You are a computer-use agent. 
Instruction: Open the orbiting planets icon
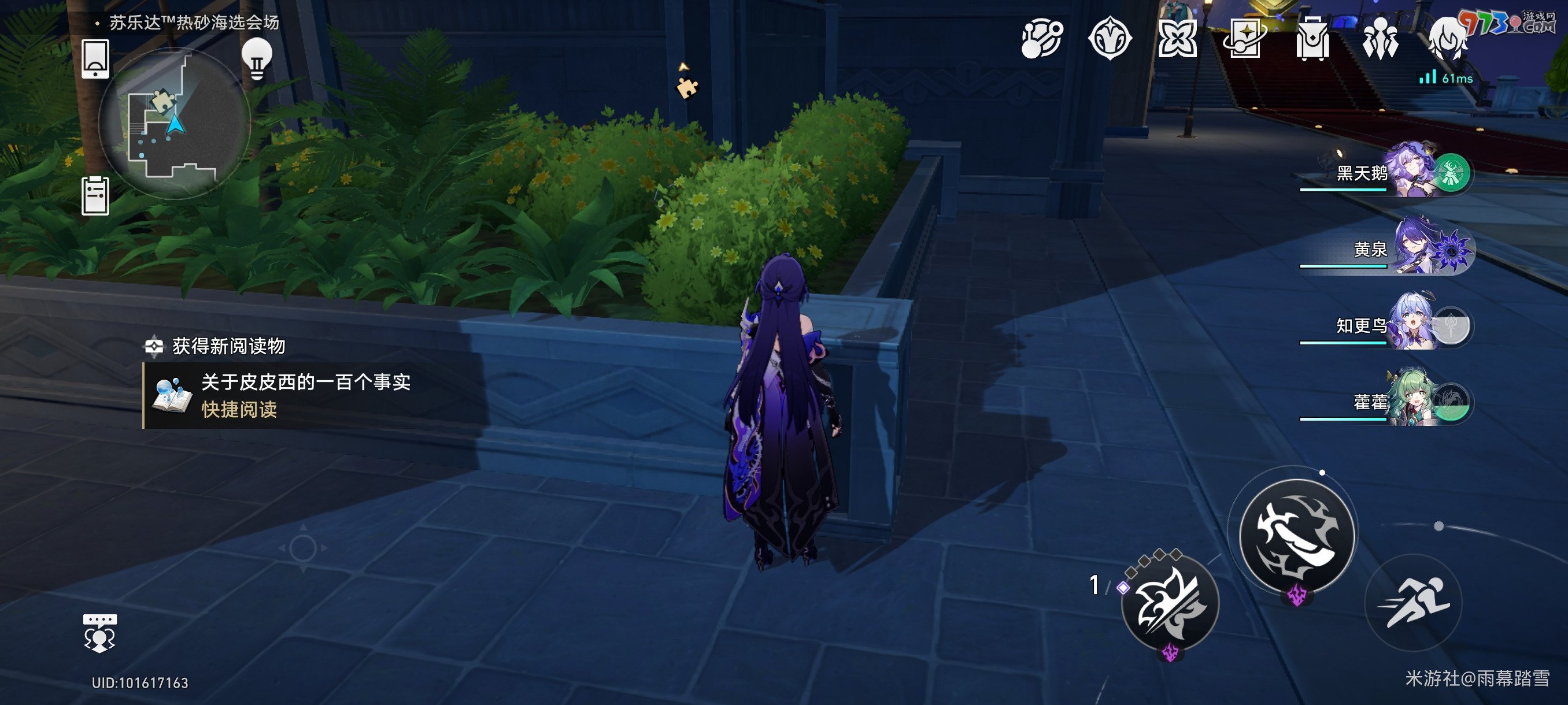tap(1041, 39)
